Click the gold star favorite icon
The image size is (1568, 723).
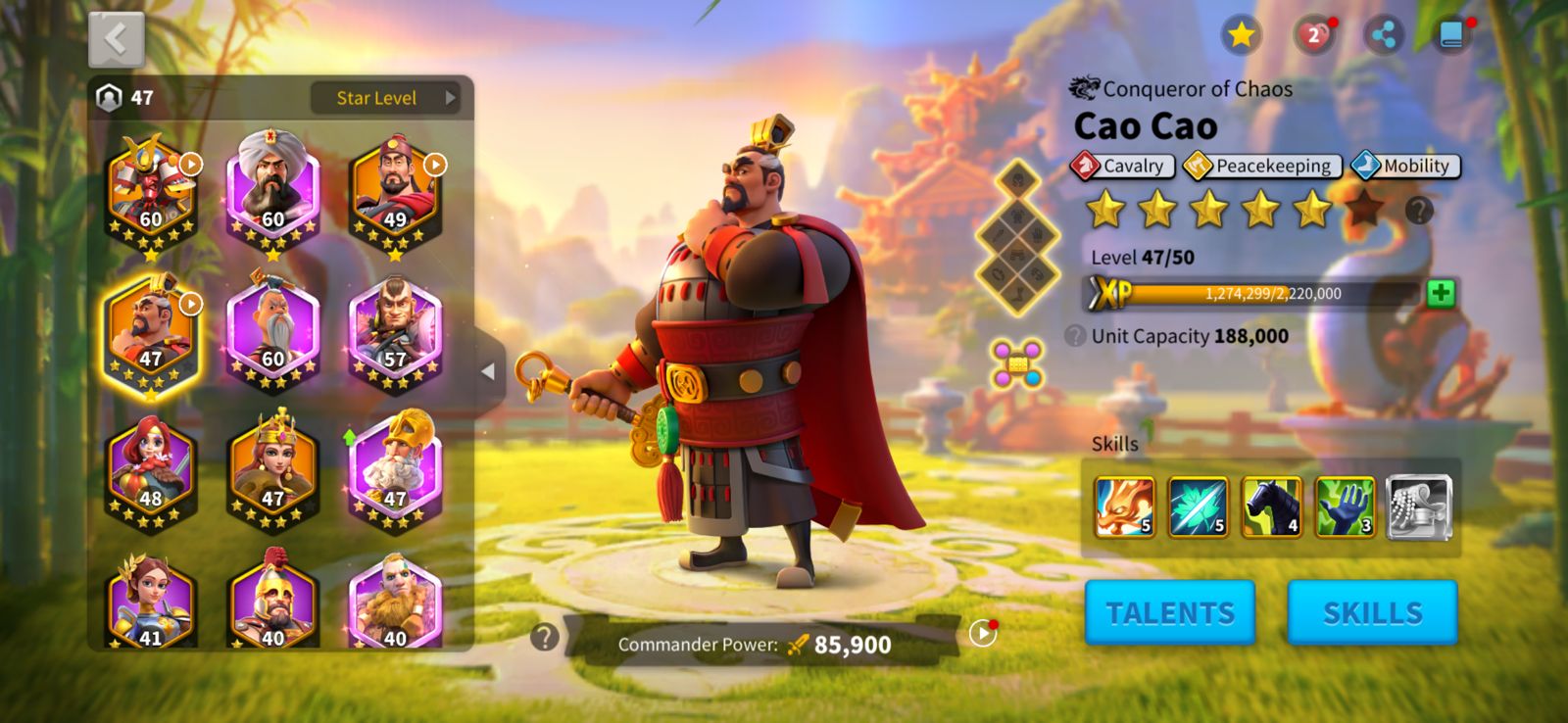[1241, 36]
